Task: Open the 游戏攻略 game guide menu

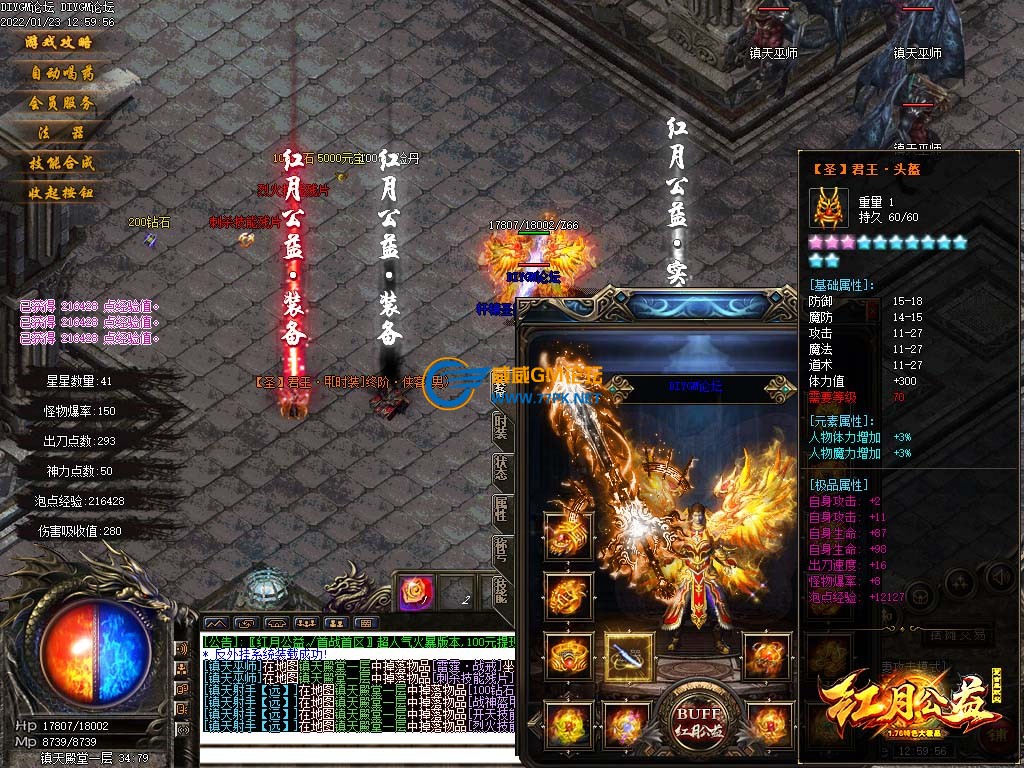Action: point(58,43)
